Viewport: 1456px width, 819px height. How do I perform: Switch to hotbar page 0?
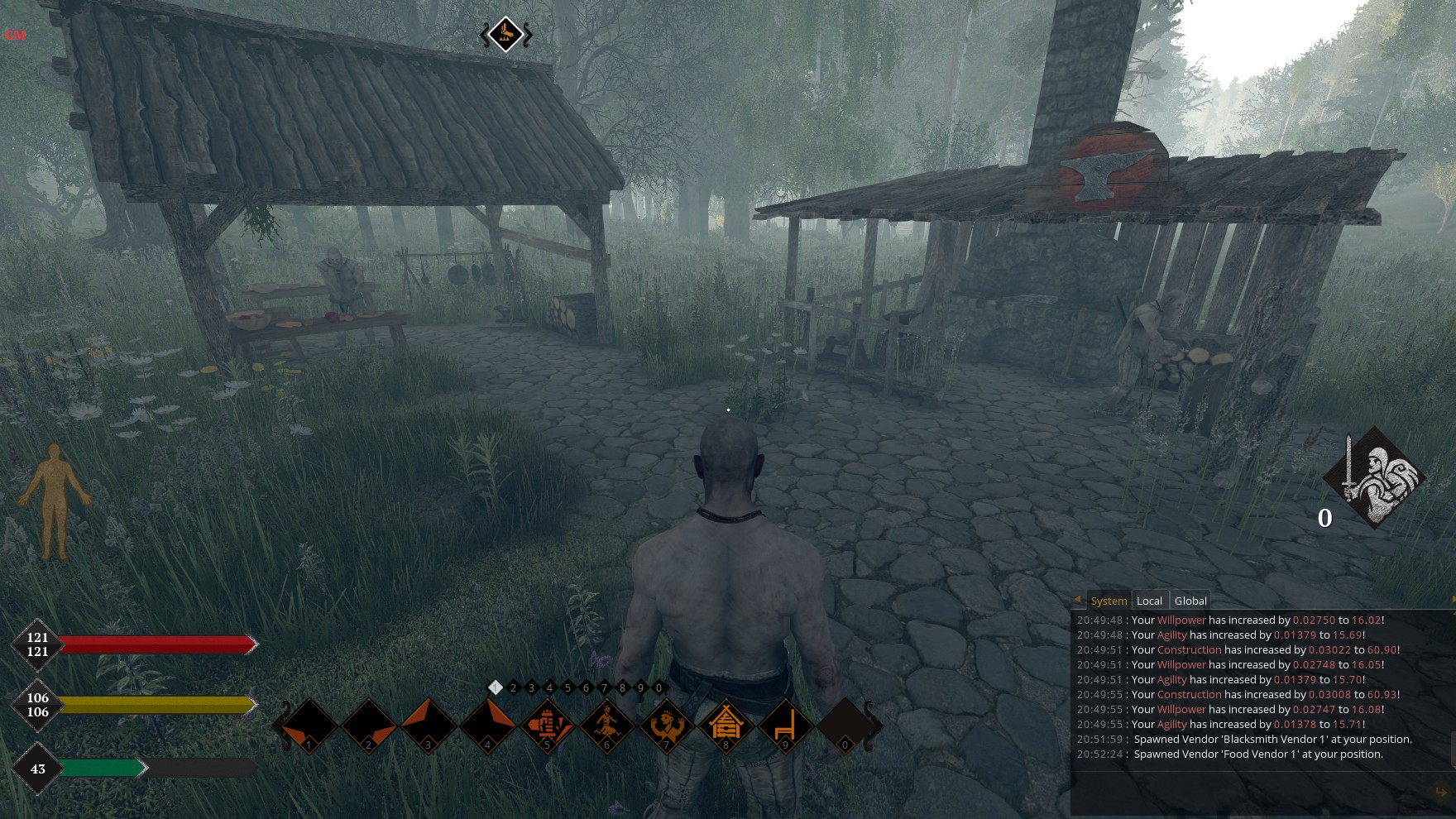(659, 687)
